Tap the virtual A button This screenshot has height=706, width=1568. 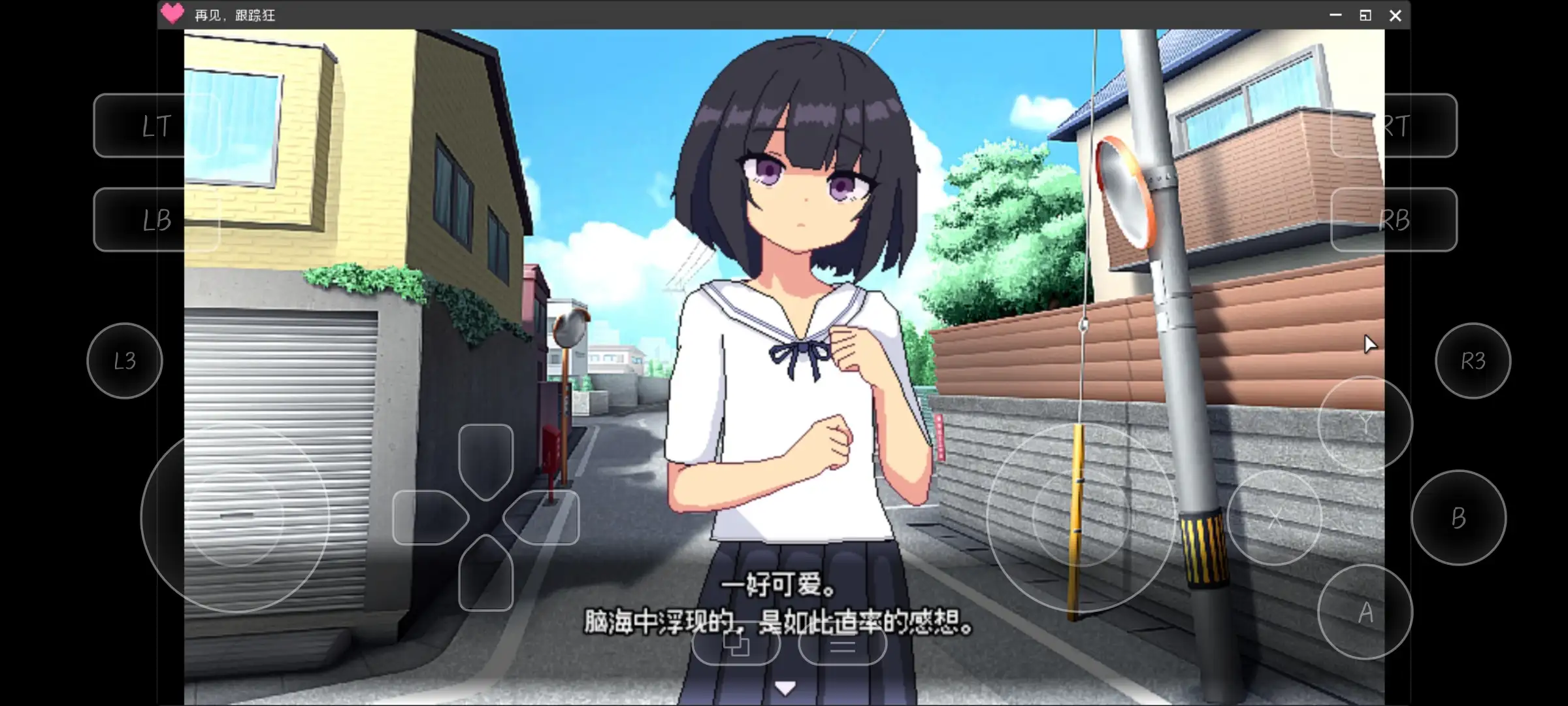coord(1365,613)
